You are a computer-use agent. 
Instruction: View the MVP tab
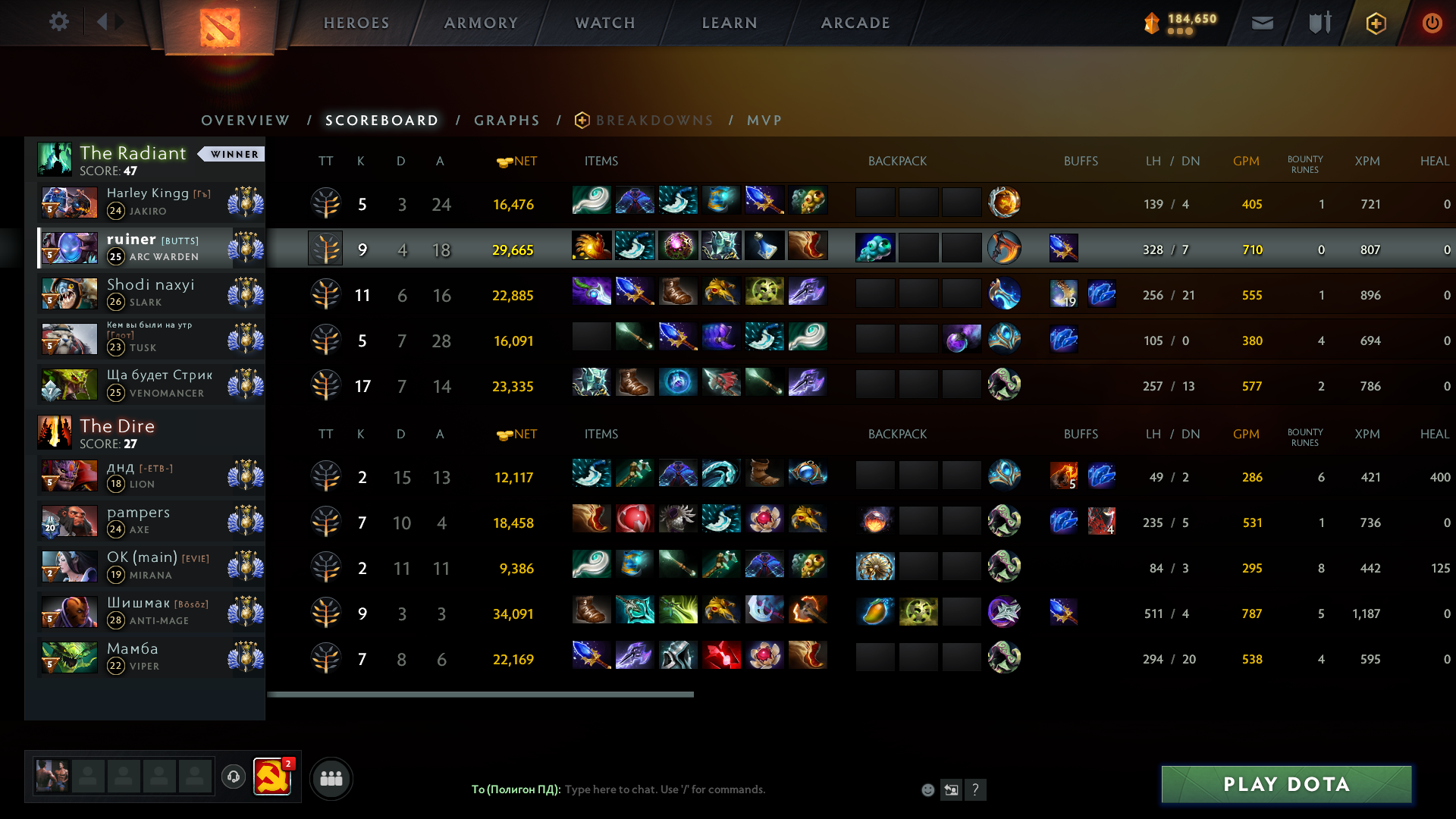click(764, 121)
